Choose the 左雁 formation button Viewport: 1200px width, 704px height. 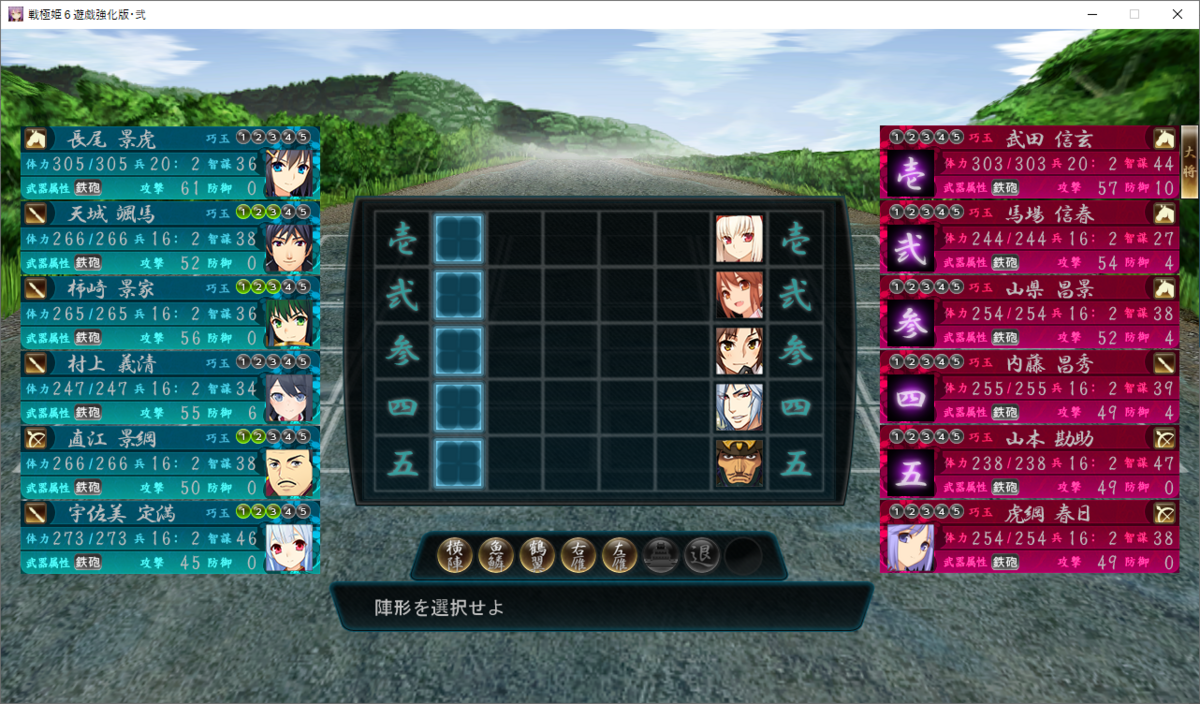point(620,554)
